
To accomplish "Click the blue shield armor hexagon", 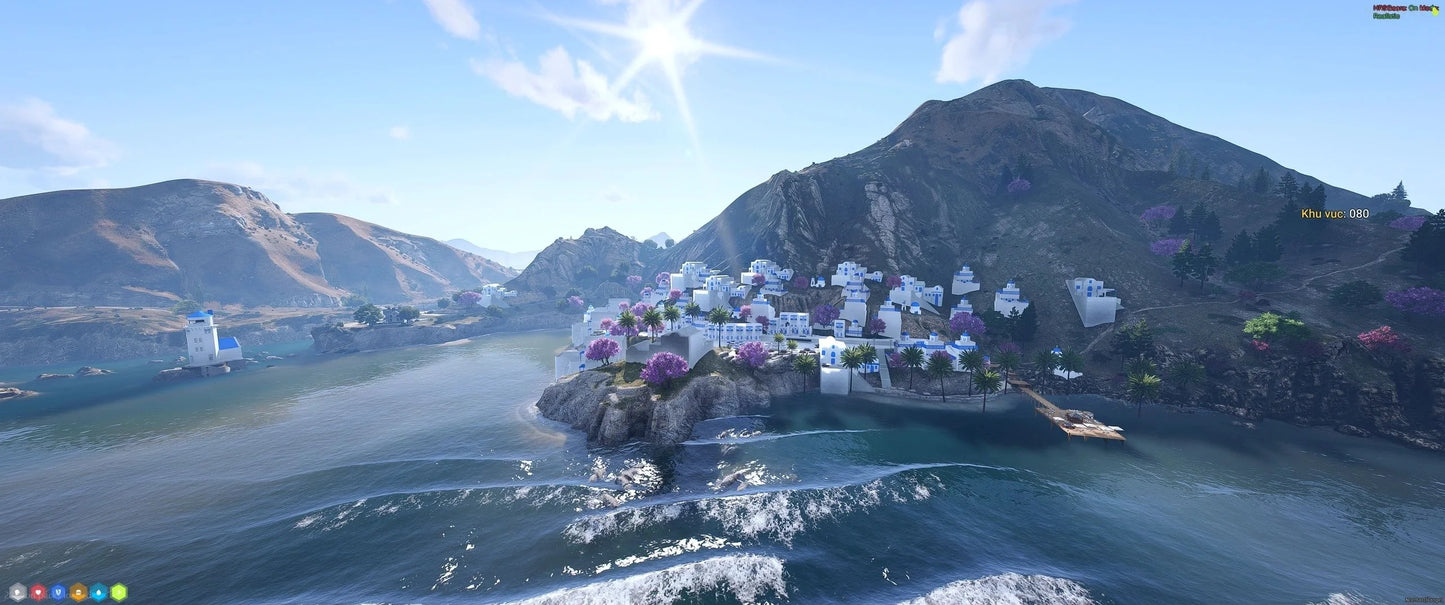I will tap(58, 592).
